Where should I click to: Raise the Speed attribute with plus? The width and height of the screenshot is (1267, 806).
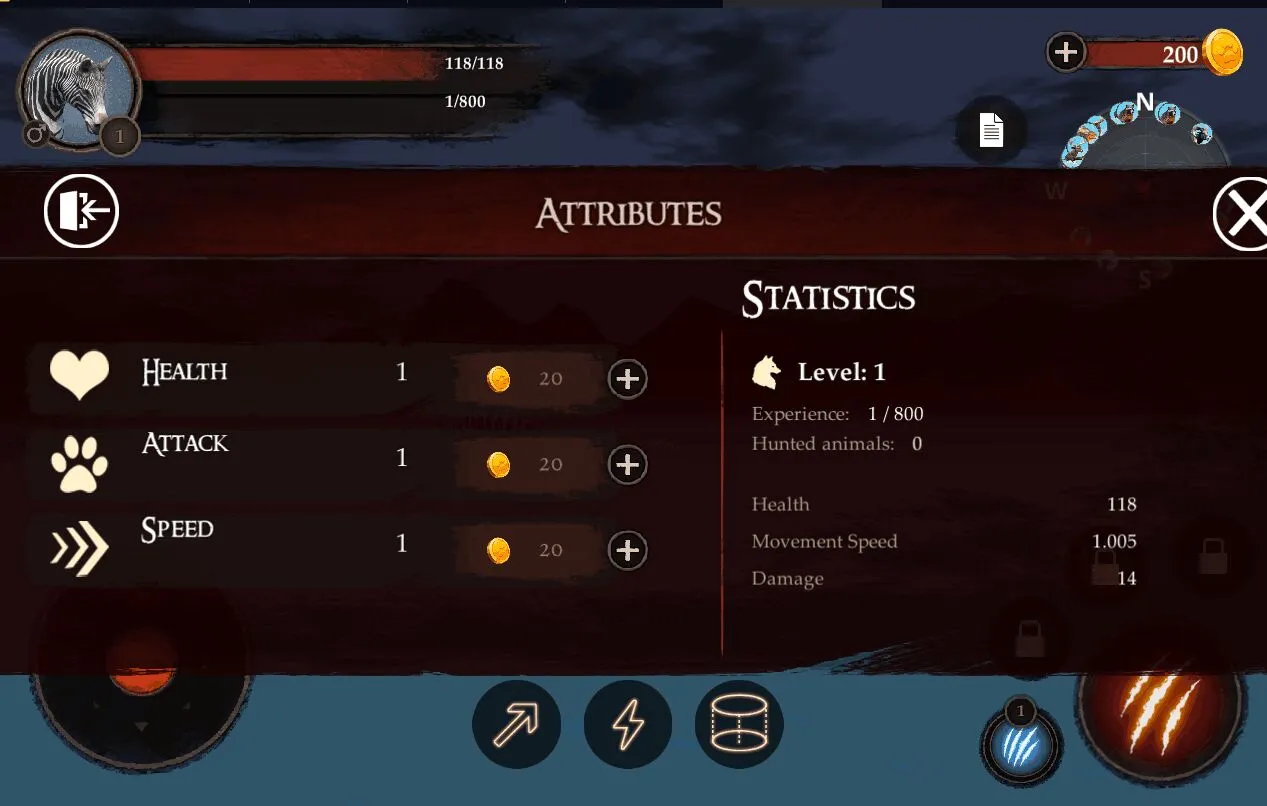[628, 551]
